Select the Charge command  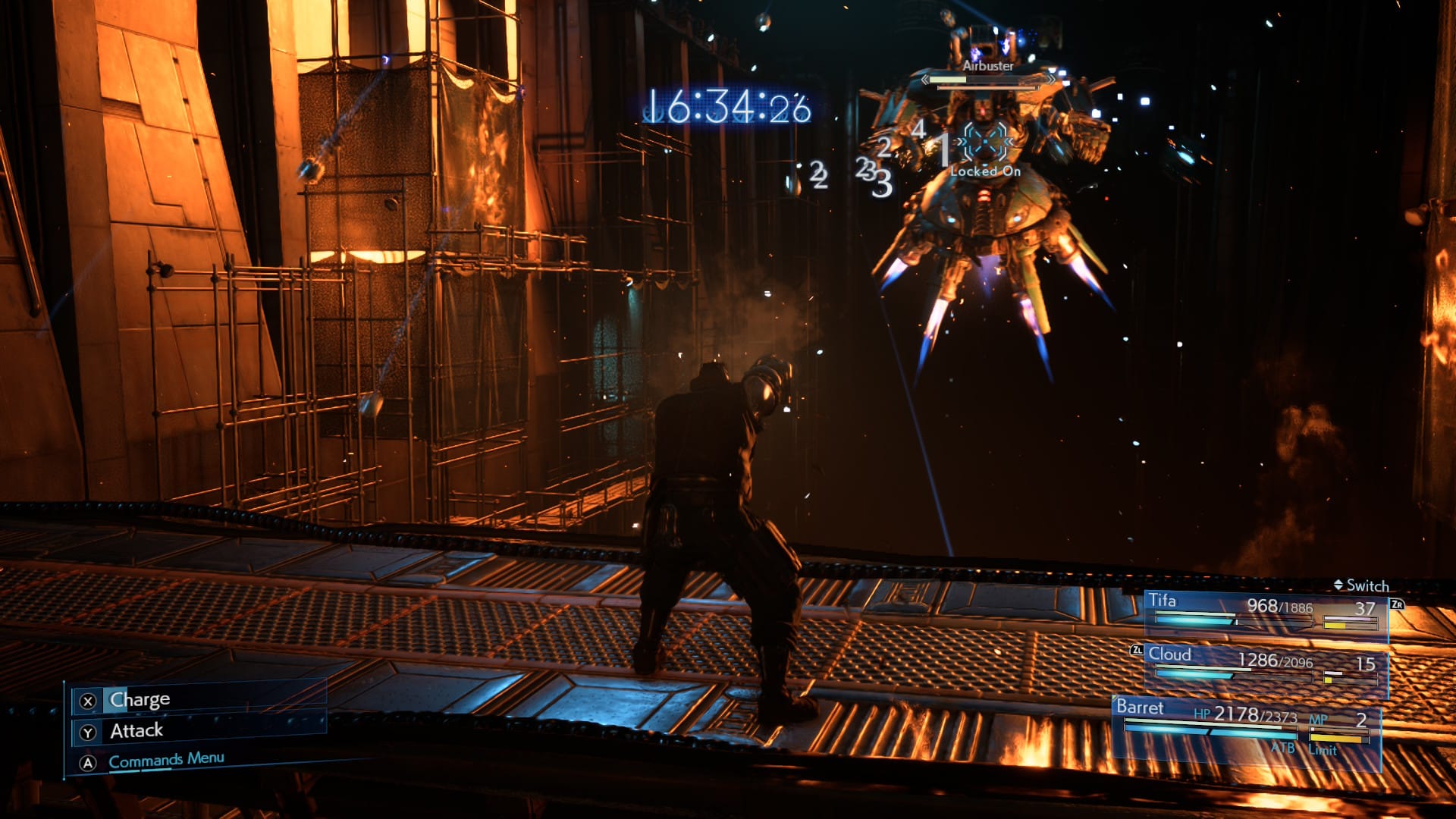(140, 699)
